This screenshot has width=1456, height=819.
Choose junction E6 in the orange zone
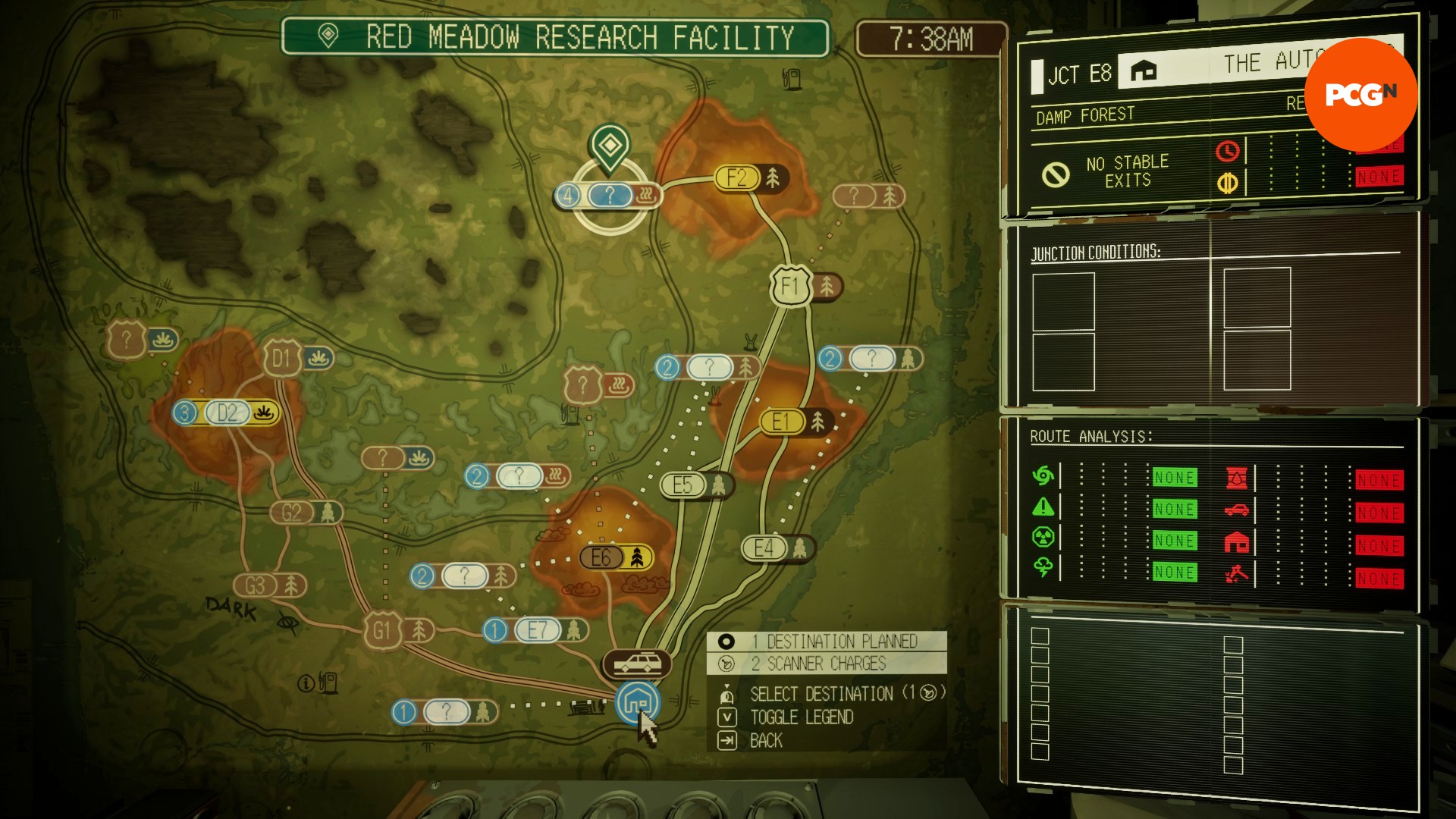[x=601, y=558]
